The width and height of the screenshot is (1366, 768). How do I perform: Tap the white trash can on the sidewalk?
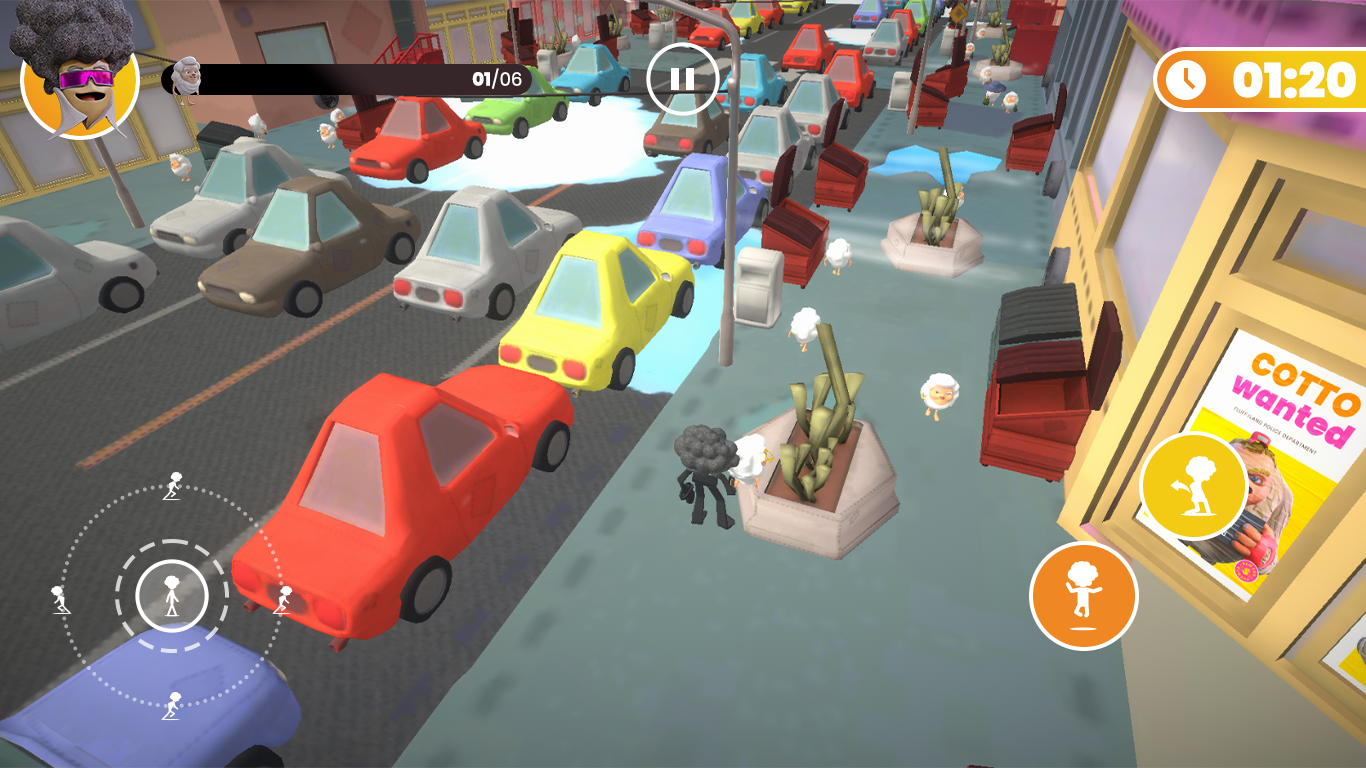tap(757, 285)
